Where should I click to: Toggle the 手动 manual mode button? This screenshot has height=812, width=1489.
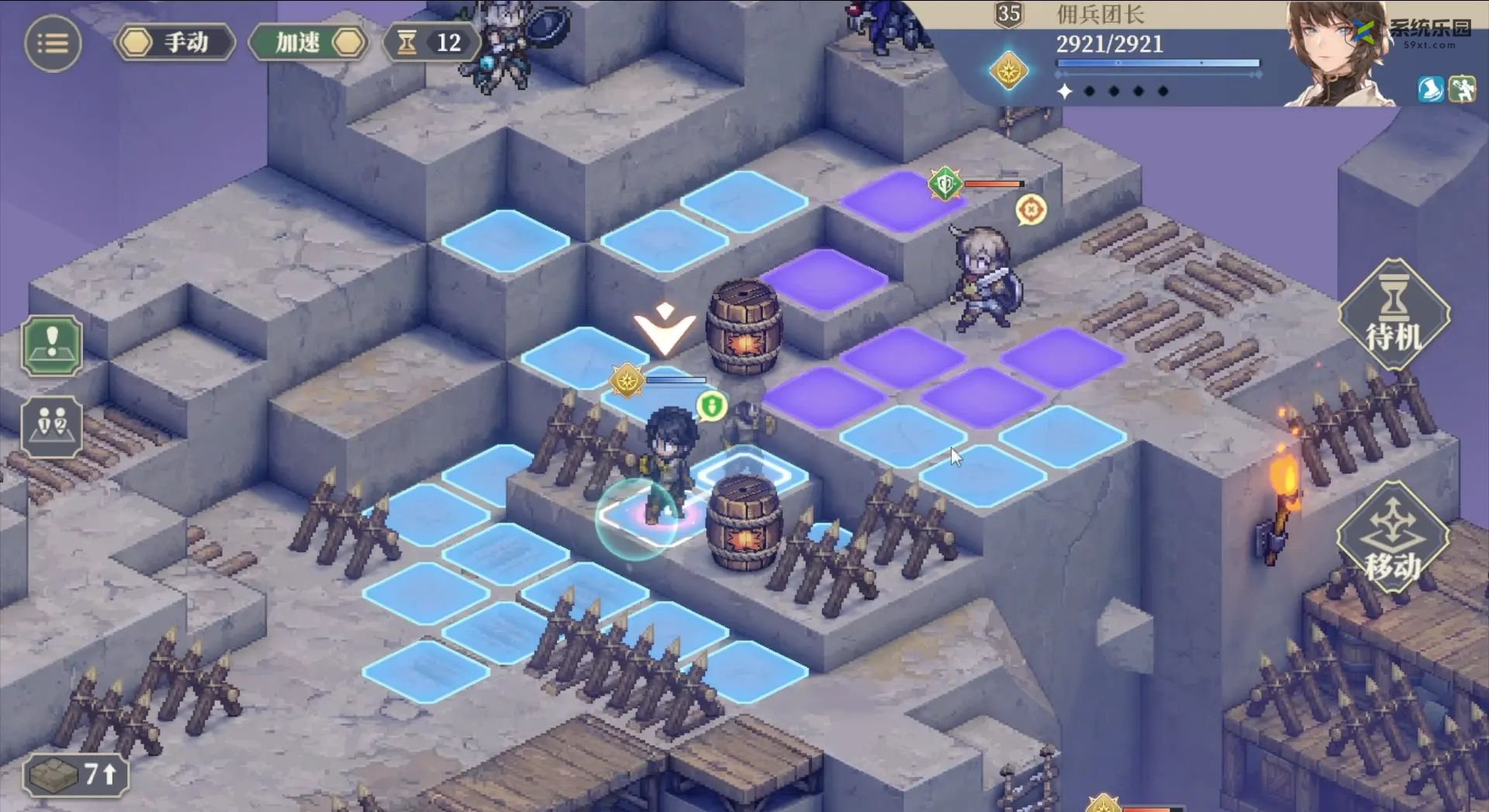175,43
